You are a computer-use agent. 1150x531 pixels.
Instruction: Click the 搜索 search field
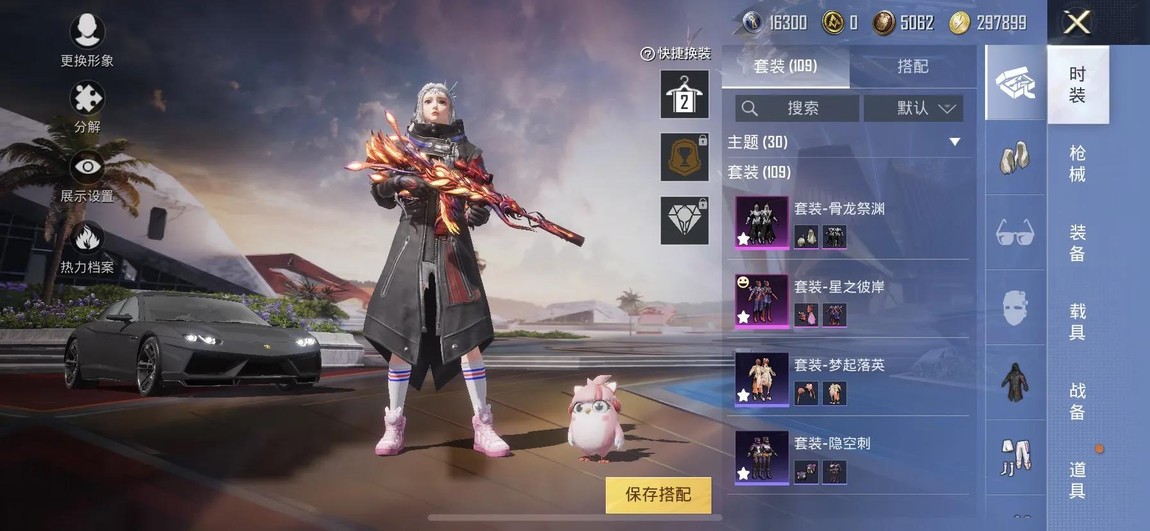pos(797,108)
